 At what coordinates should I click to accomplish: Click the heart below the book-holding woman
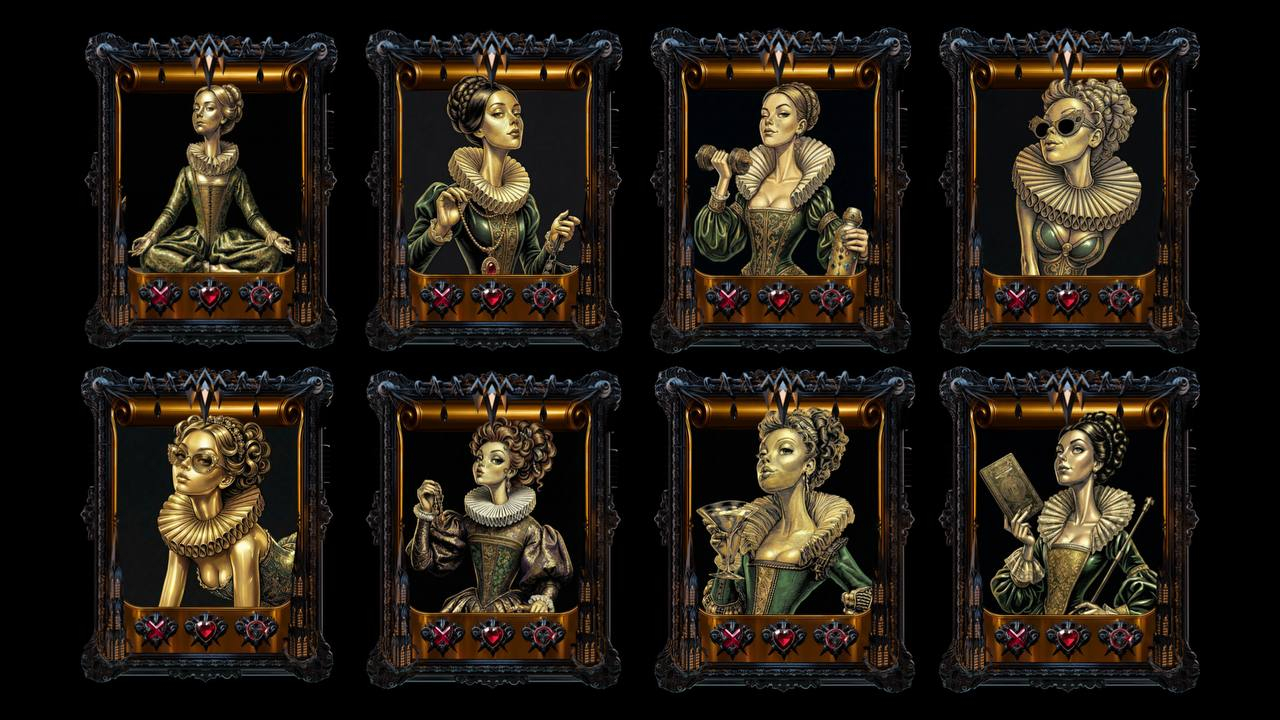coord(1068,636)
